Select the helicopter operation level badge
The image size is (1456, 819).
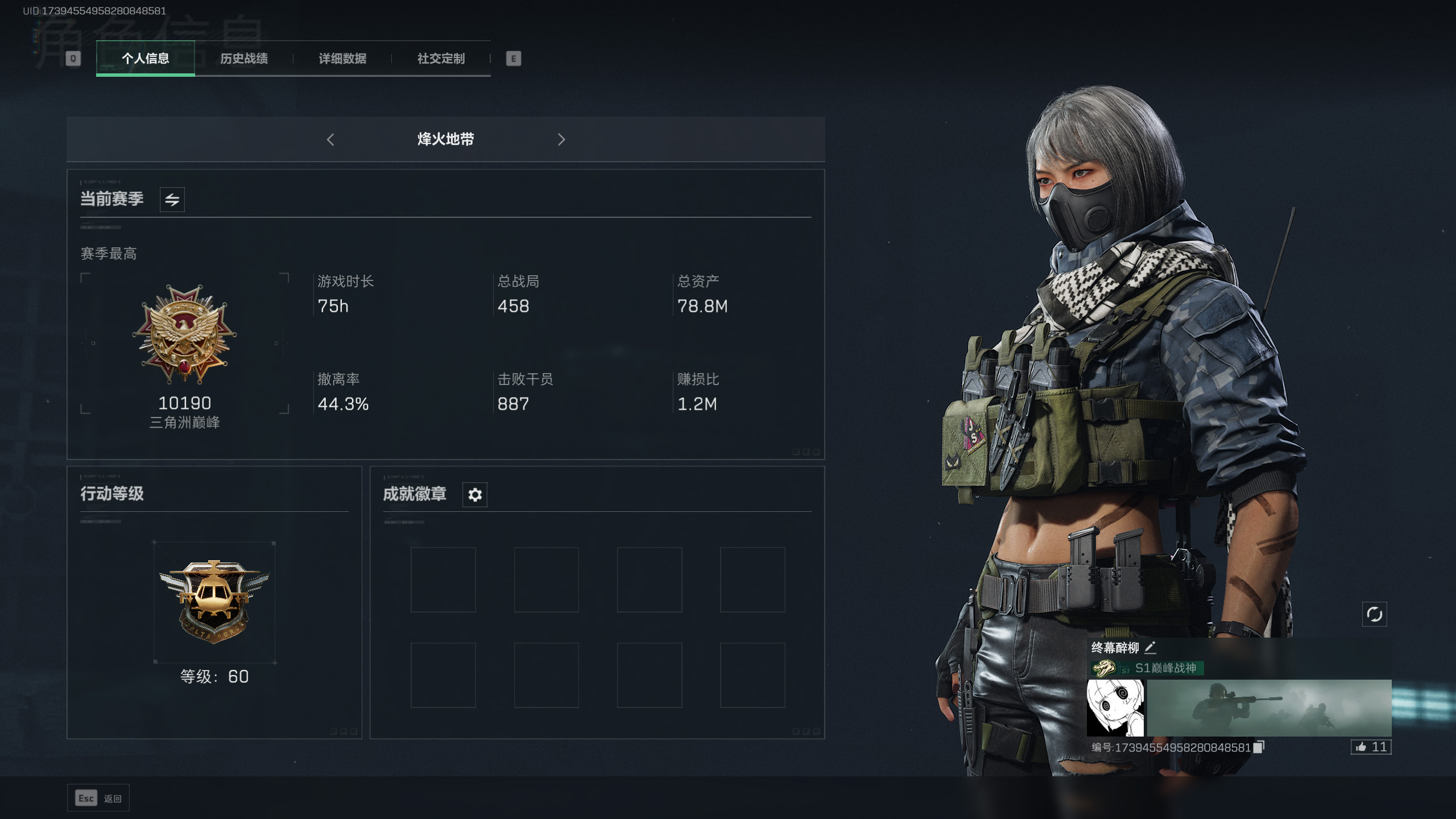pyautogui.click(x=214, y=601)
